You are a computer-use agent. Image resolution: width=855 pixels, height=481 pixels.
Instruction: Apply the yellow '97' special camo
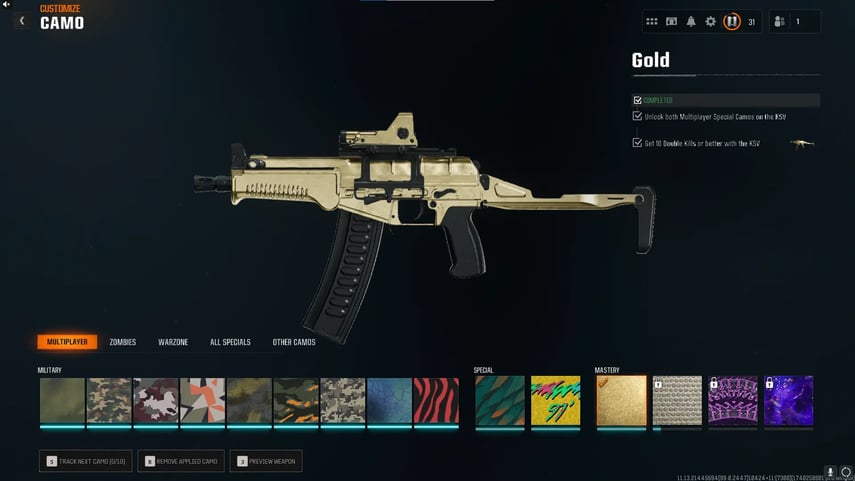click(x=555, y=400)
